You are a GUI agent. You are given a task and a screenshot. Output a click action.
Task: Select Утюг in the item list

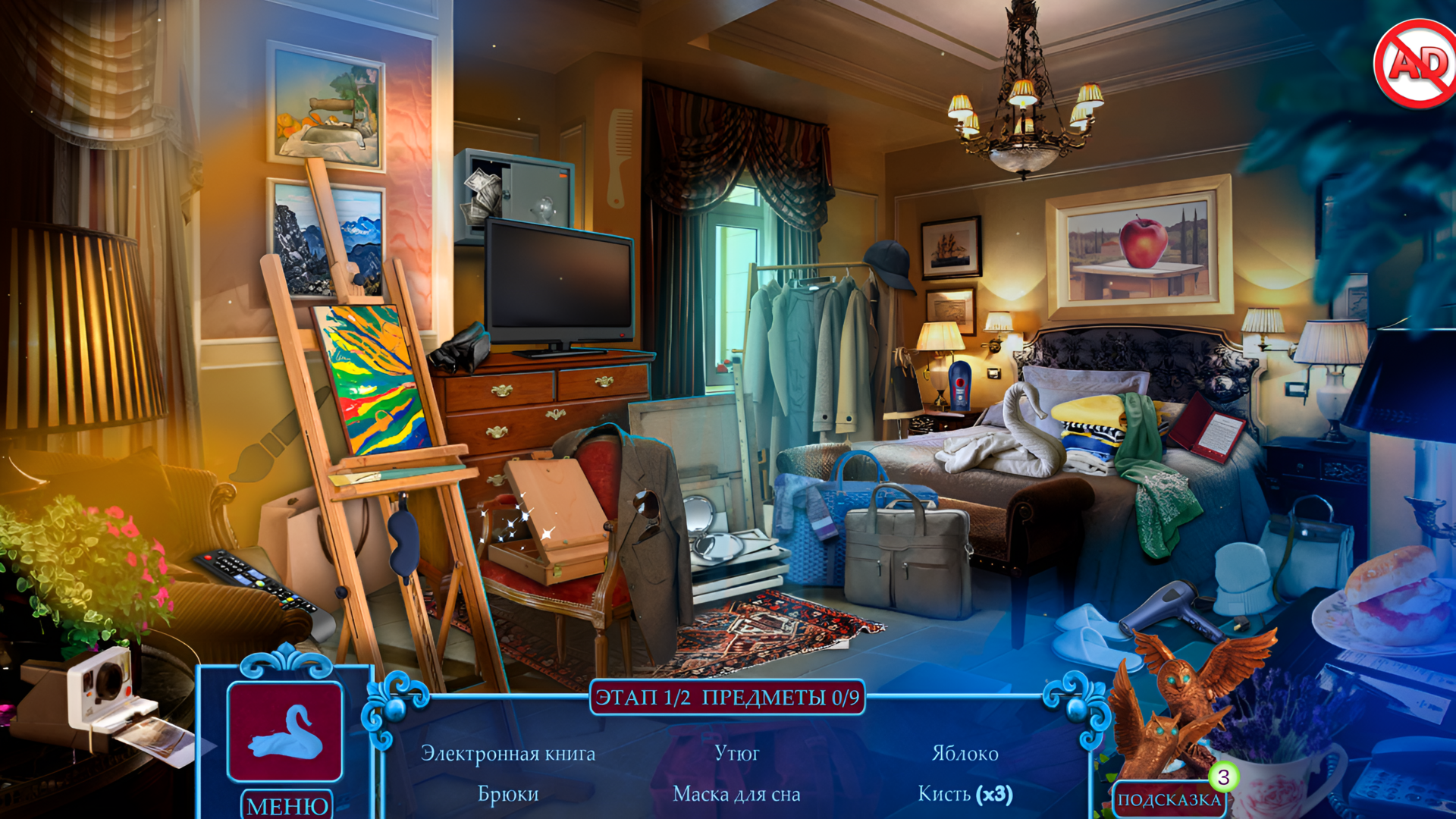click(x=738, y=754)
